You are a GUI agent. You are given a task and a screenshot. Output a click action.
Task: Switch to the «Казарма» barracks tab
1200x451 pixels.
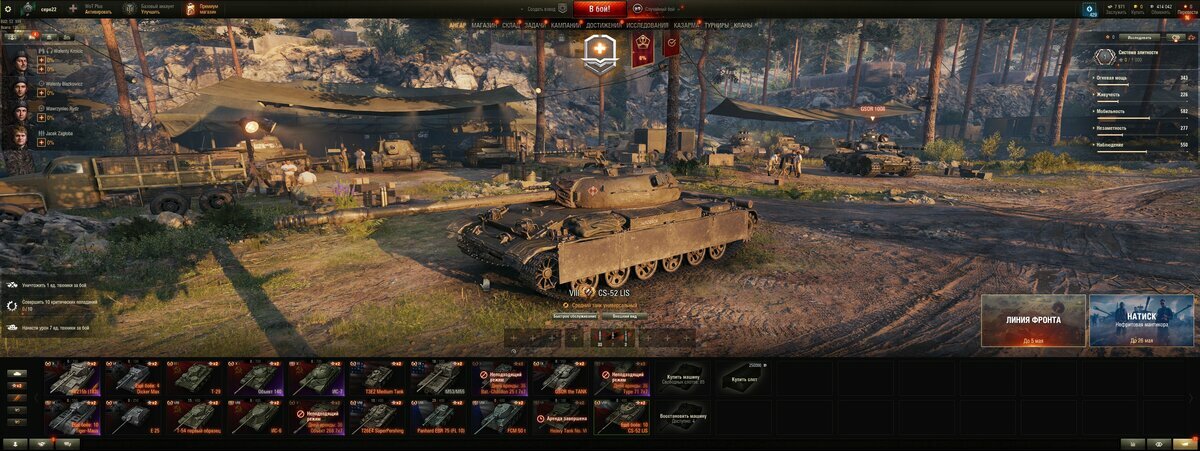pos(687,25)
